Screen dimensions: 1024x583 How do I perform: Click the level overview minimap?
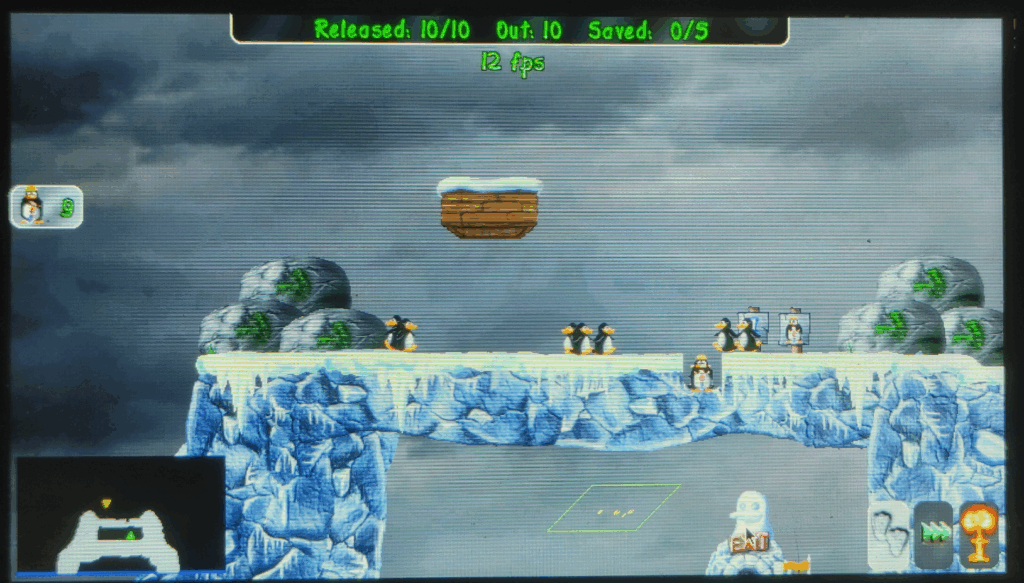click(x=120, y=515)
